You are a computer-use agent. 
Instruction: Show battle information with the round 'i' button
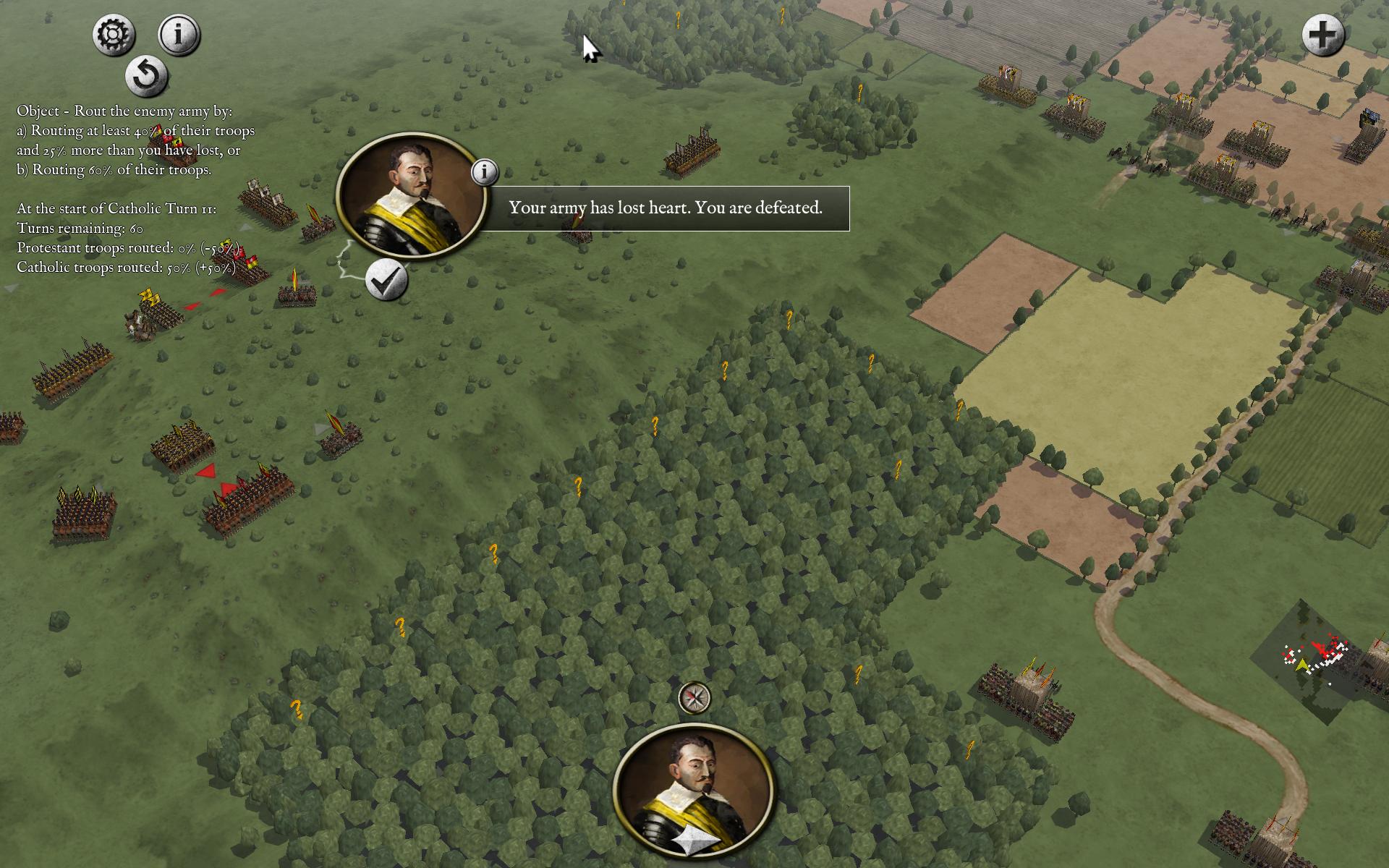pyautogui.click(x=179, y=34)
